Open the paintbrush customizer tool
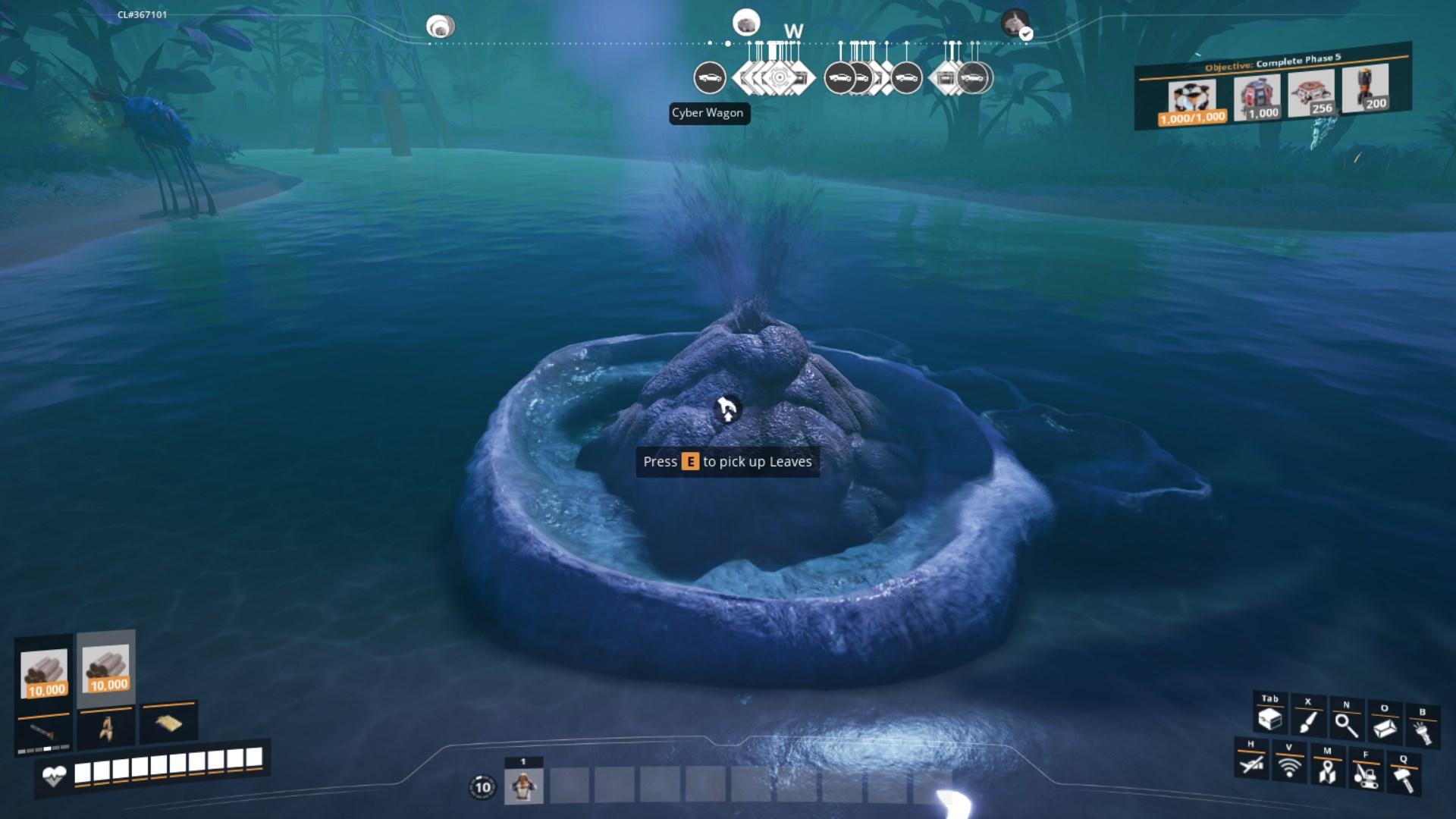The width and height of the screenshot is (1456, 819). click(1307, 721)
